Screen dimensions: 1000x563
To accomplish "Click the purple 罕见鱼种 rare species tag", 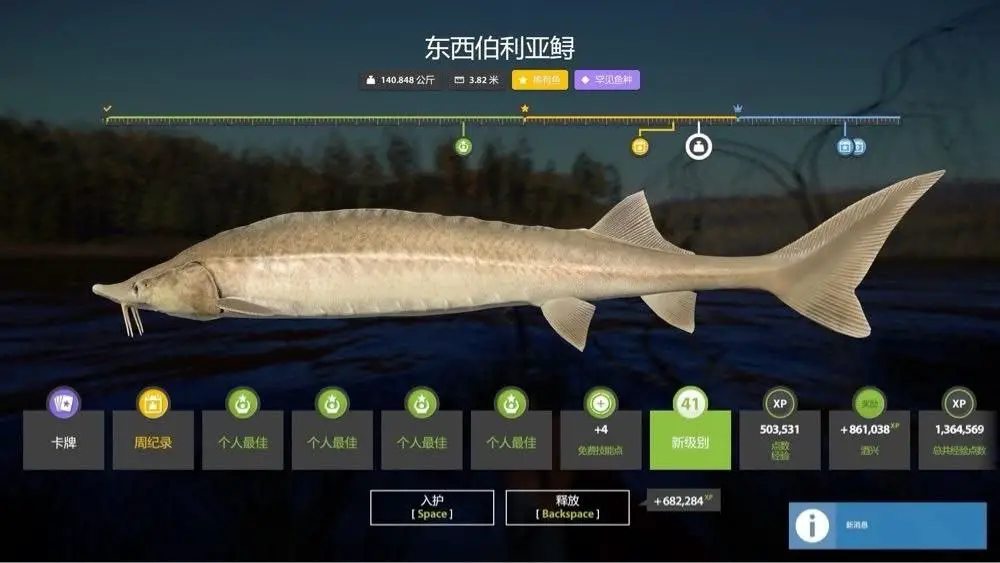I will tap(607, 80).
